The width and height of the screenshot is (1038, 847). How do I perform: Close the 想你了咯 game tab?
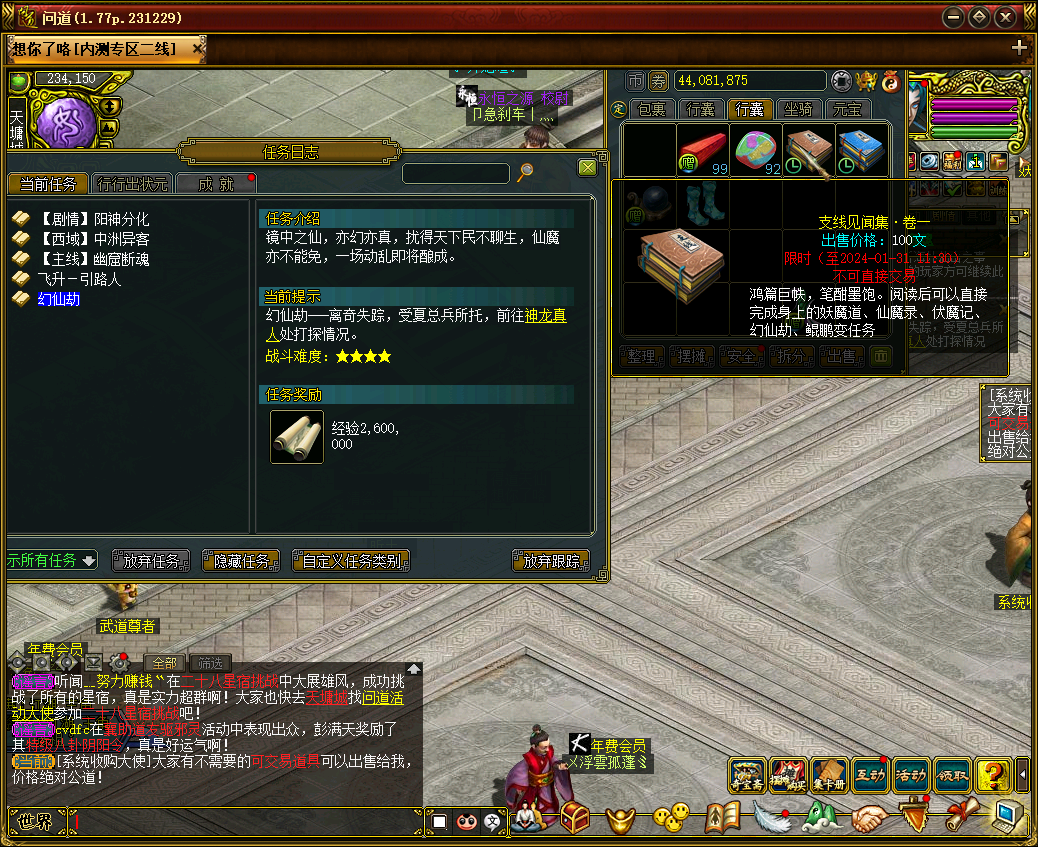pyautogui.click(x=198, y=48)
